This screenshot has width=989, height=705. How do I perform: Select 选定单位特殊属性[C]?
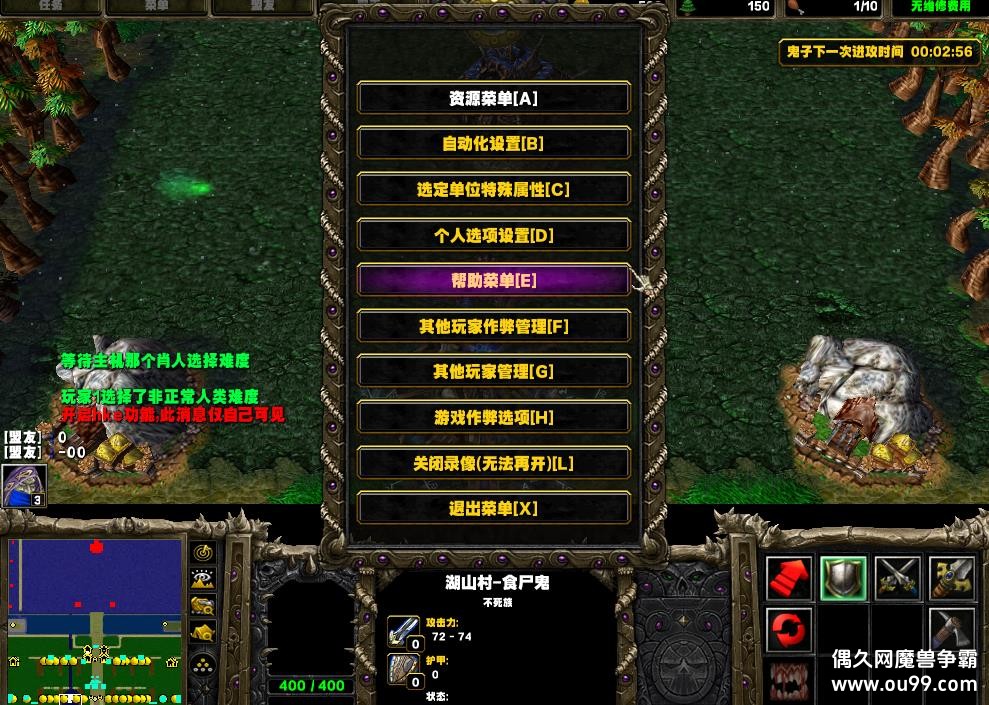click(x=494, y=189)
